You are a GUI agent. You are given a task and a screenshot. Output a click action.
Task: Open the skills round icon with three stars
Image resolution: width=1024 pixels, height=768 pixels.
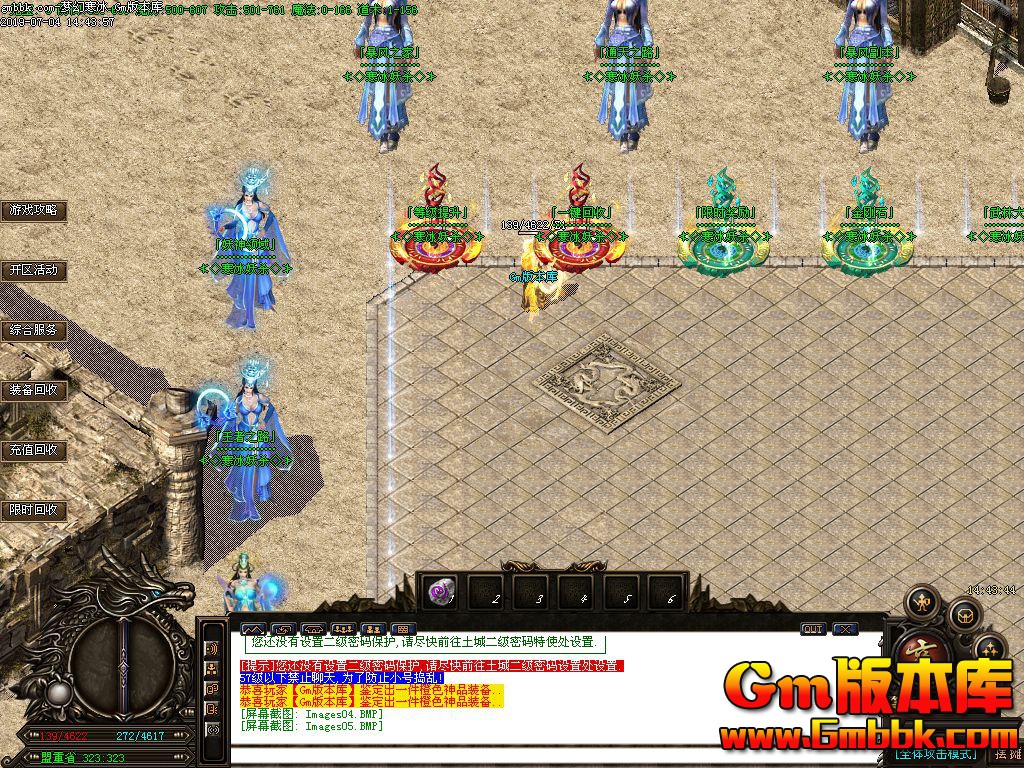[x=988, y=647]
